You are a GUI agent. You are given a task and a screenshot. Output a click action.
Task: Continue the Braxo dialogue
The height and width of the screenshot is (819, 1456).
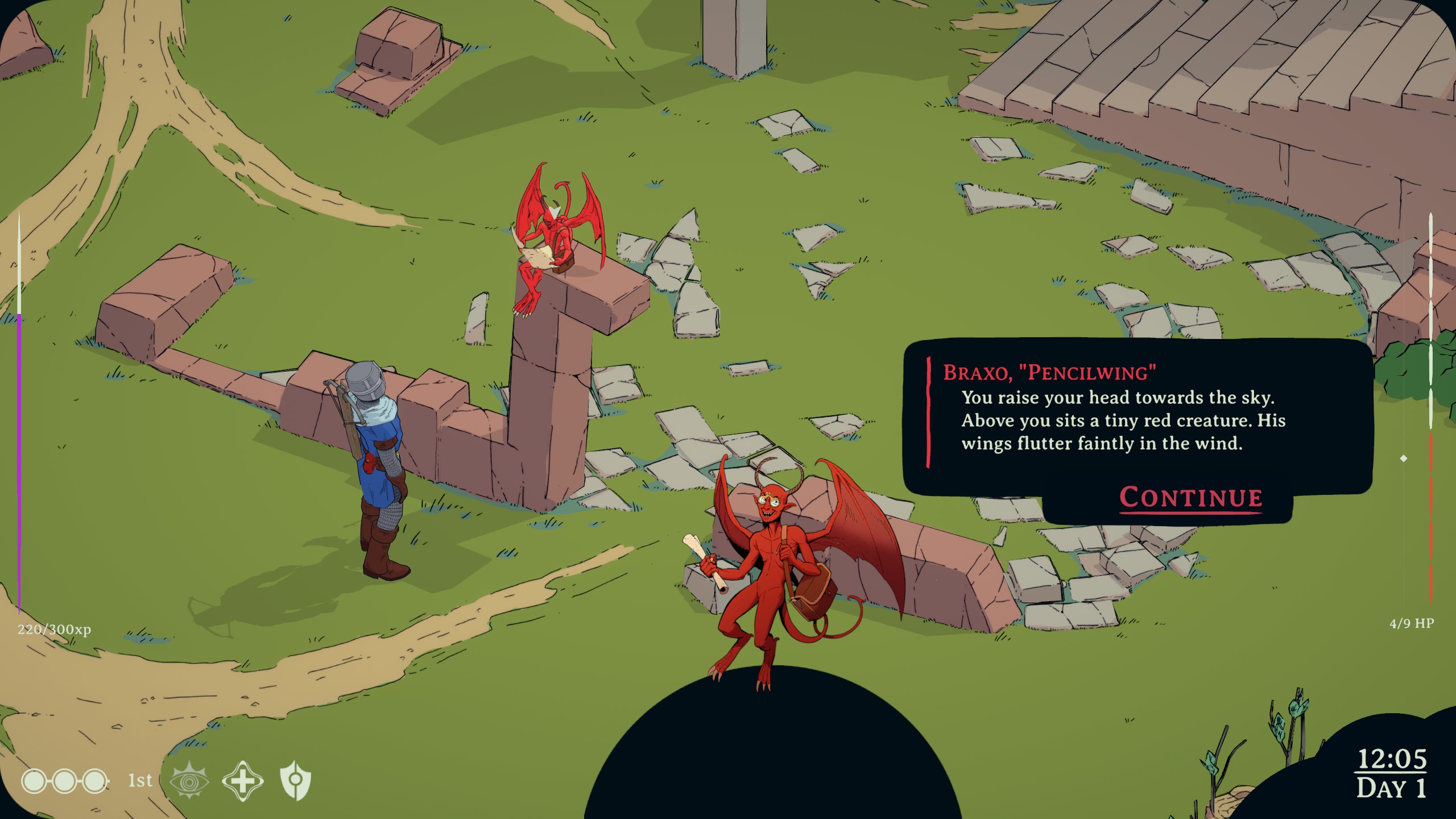click(x=1190, y=498)
